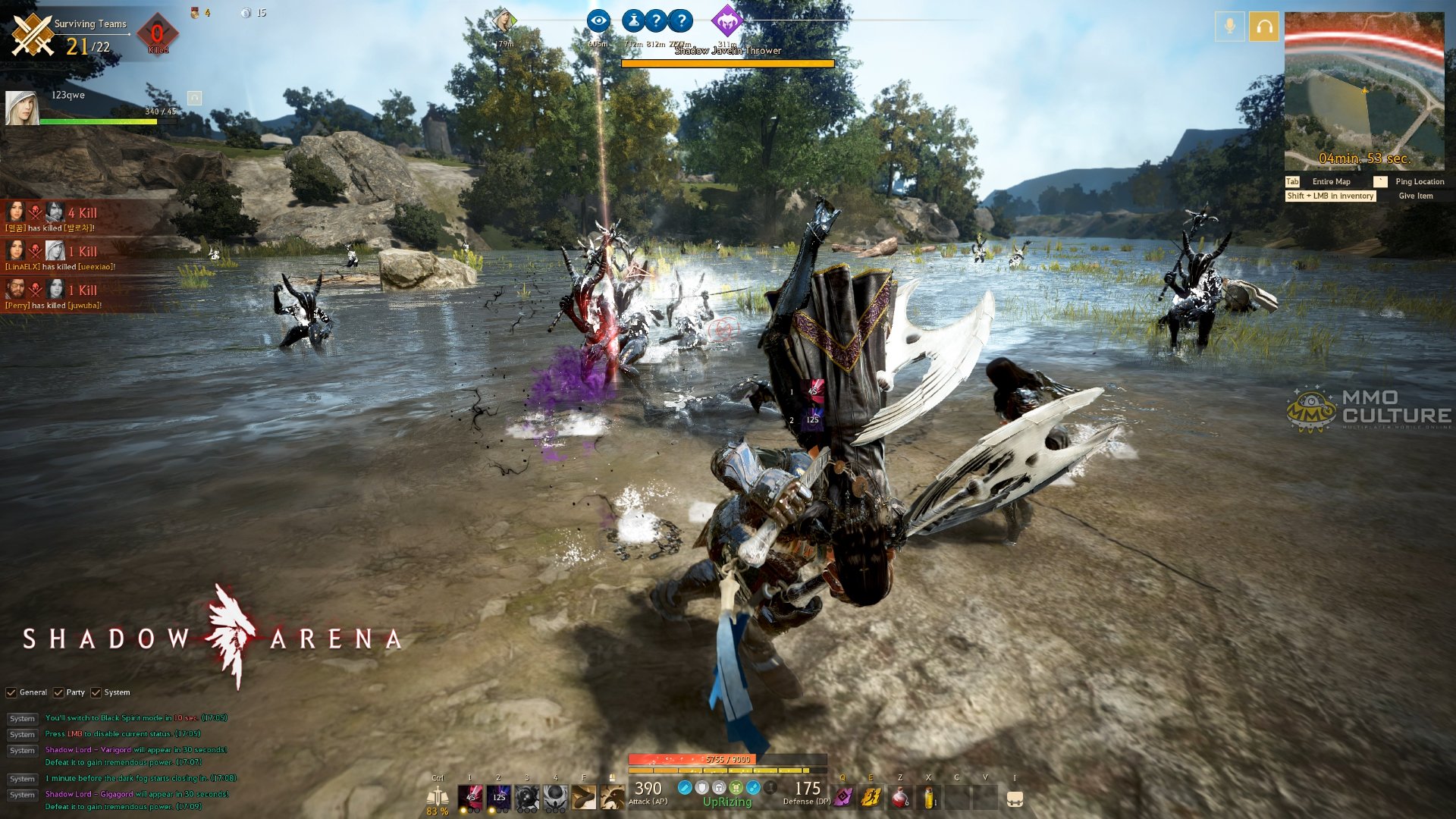Use the grey orb skill in slot 4

[555, 797]
